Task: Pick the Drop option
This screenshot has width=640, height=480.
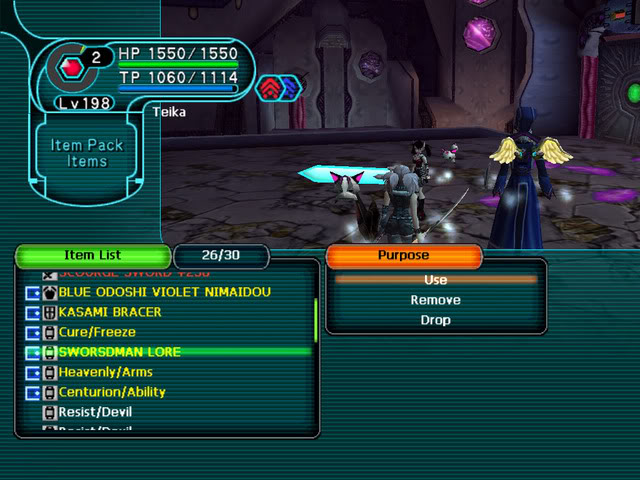Action: click(x=435, y=320)
